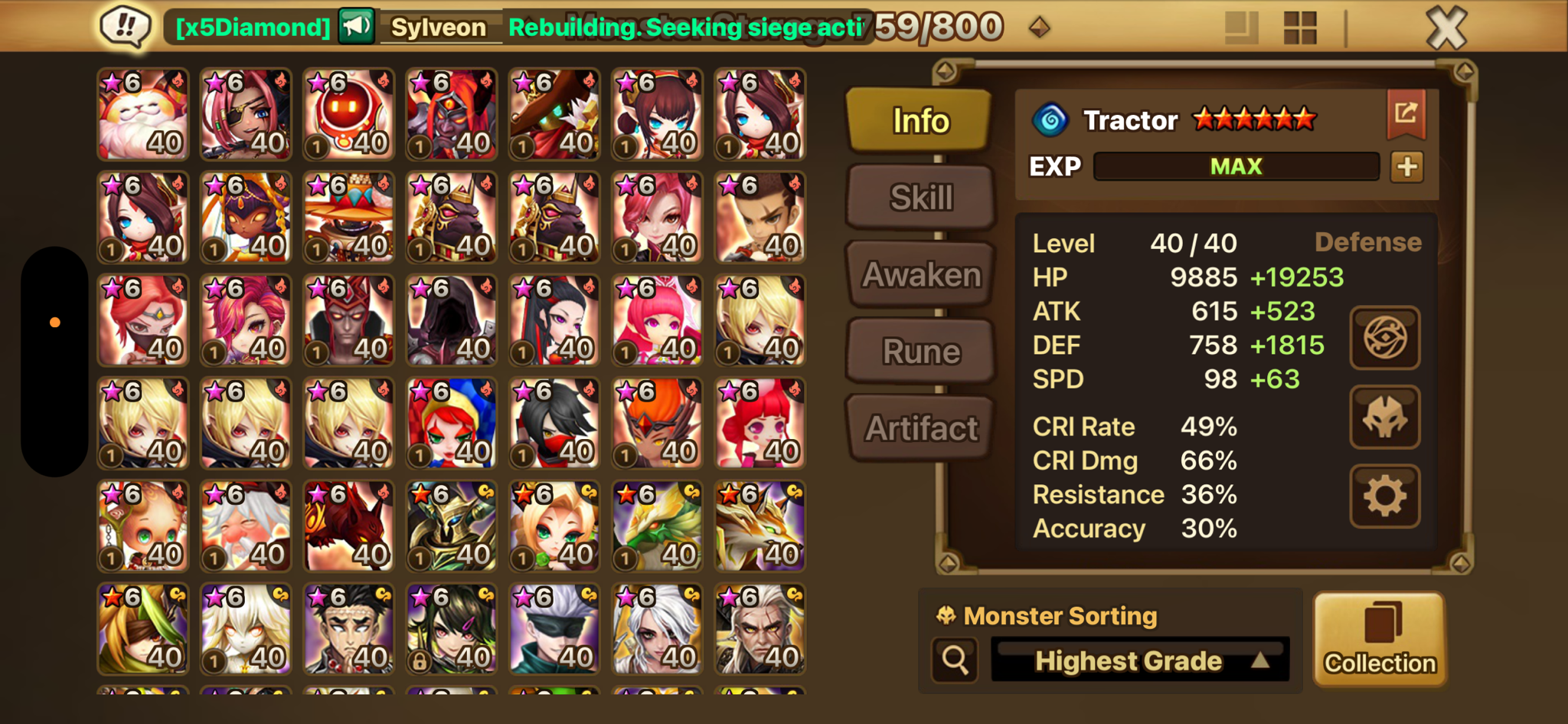1568x724 pixels.
Task: Pick the round red robot monster portrait
Action: click(348, 114)
